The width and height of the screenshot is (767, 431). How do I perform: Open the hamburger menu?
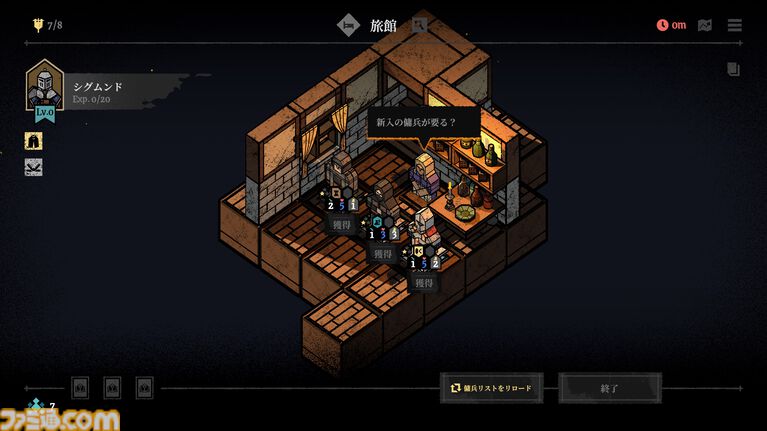tap(735, 25)
